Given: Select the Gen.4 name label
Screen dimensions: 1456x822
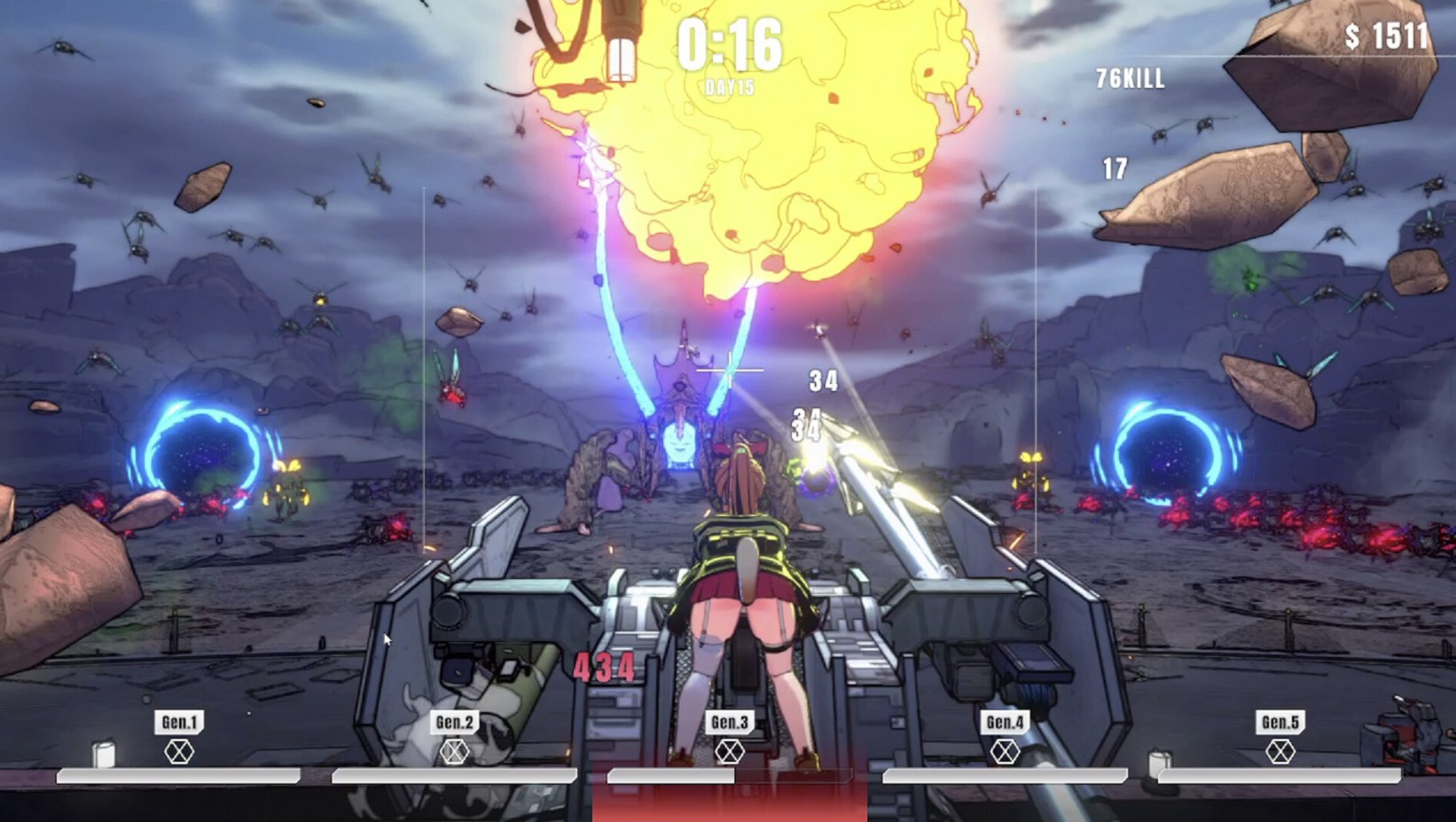Looking at the screenshot, I should 1006,721.
